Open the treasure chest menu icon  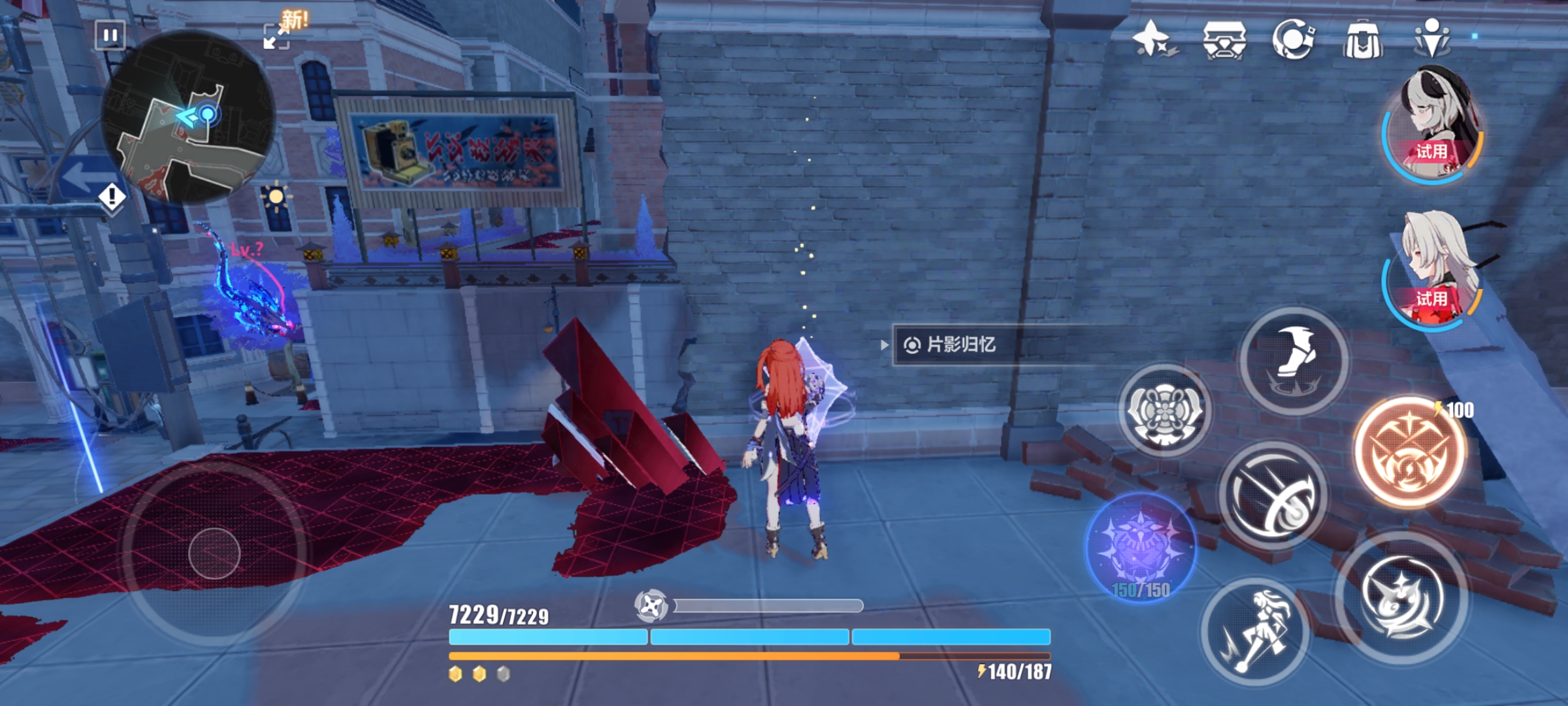tap(1224, 41)
